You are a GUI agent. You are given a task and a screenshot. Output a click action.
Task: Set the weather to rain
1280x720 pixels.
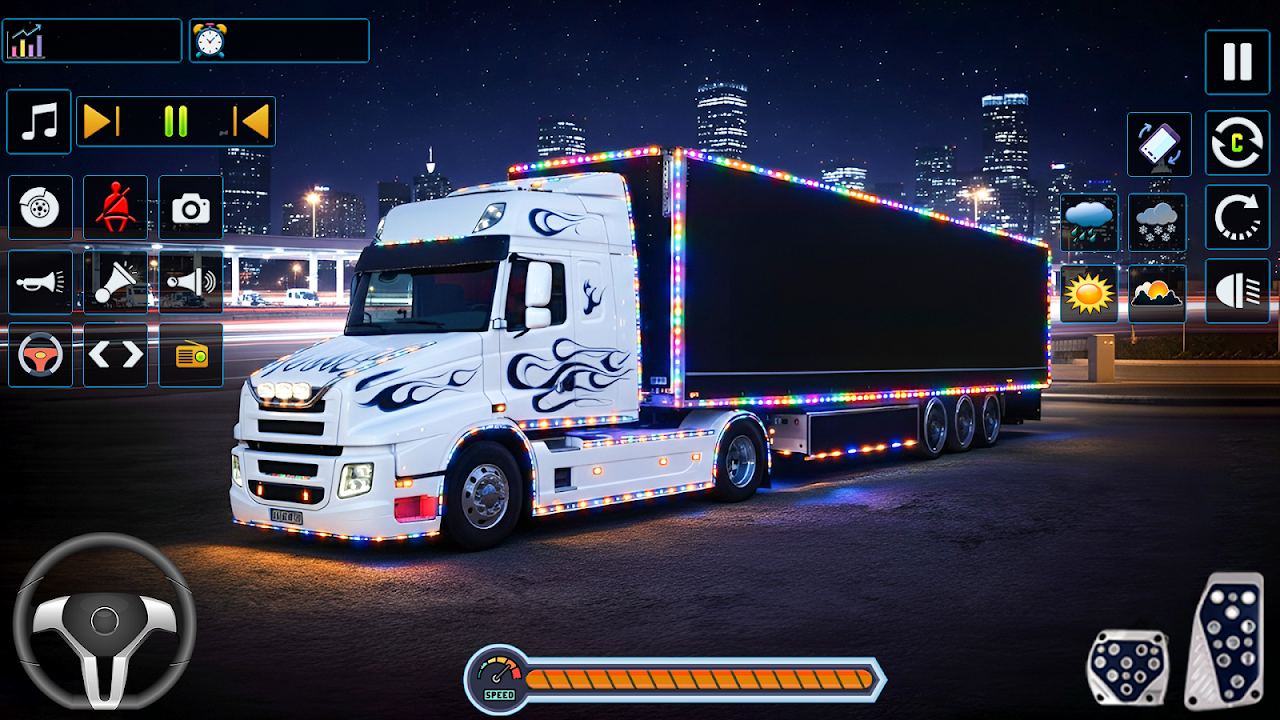pyautogui.click(x=1089, y=222)
